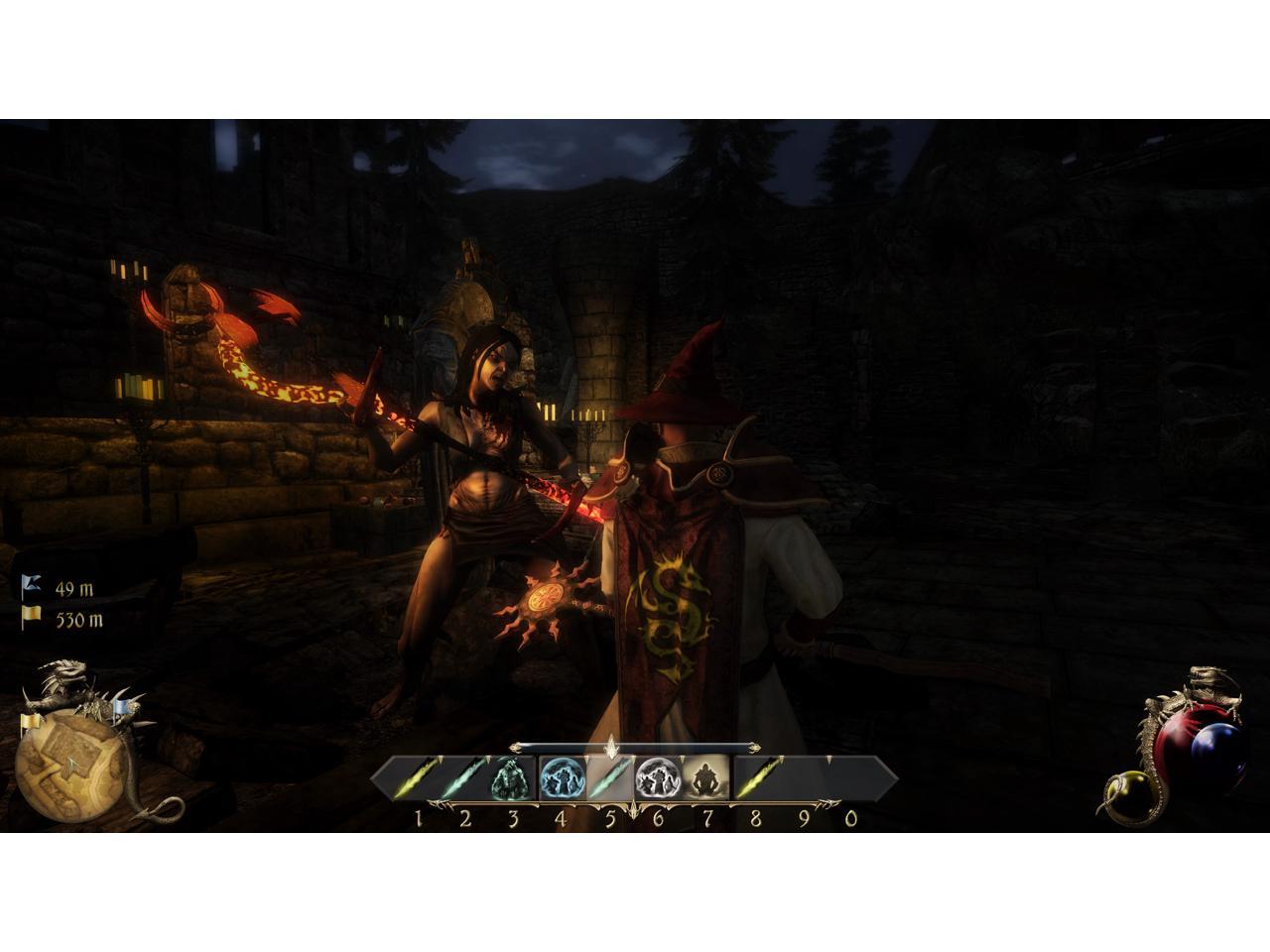Use the tan silhouette ability in slot 7

coord(705,778)
